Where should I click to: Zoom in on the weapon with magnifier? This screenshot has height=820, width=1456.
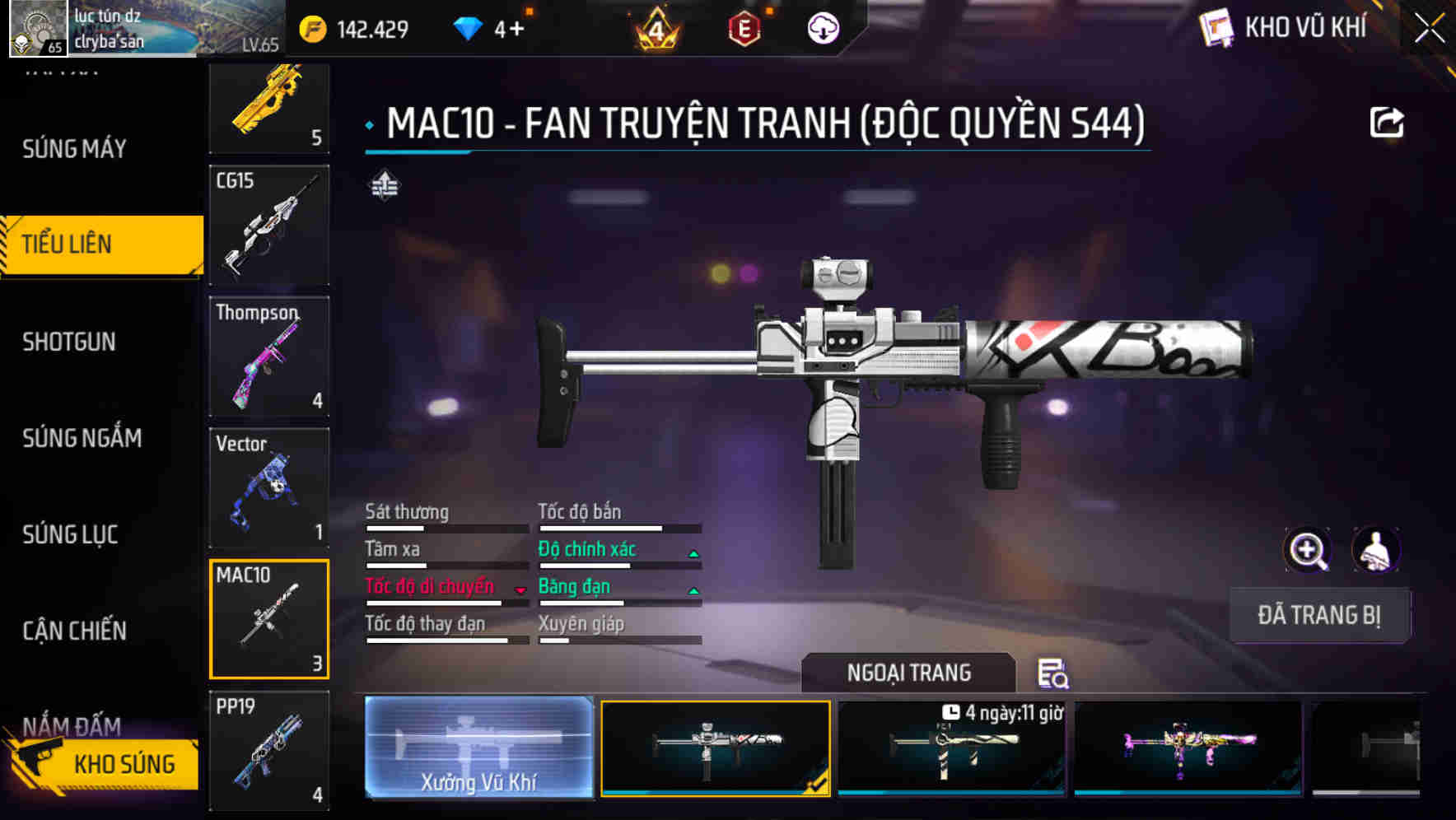1307,550
